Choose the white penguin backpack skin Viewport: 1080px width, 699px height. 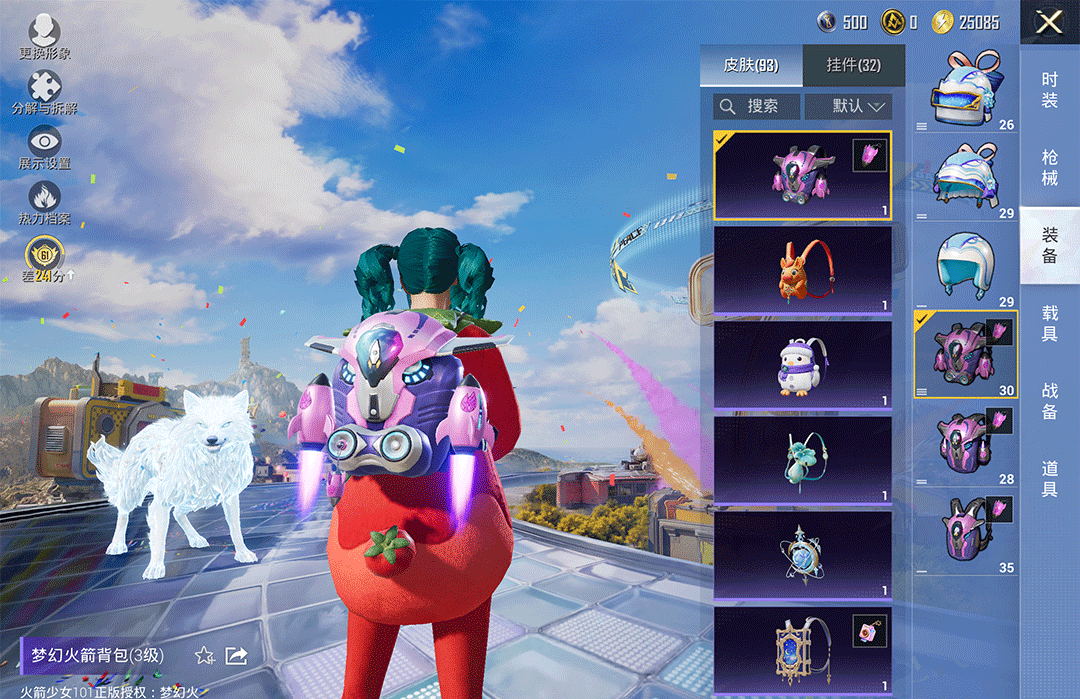point(803,364)
